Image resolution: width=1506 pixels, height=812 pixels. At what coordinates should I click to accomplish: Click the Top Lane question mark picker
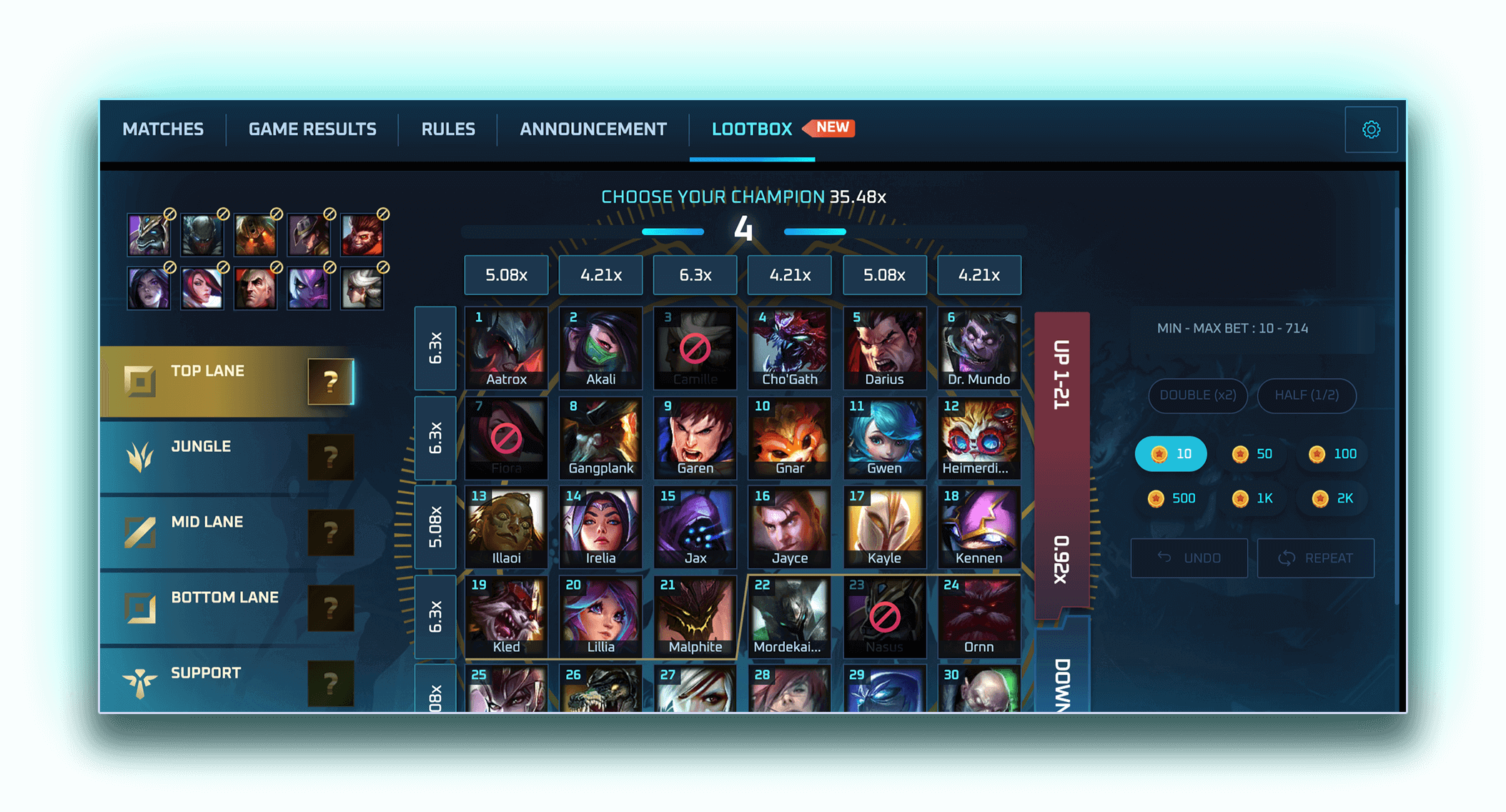(330, 382)
